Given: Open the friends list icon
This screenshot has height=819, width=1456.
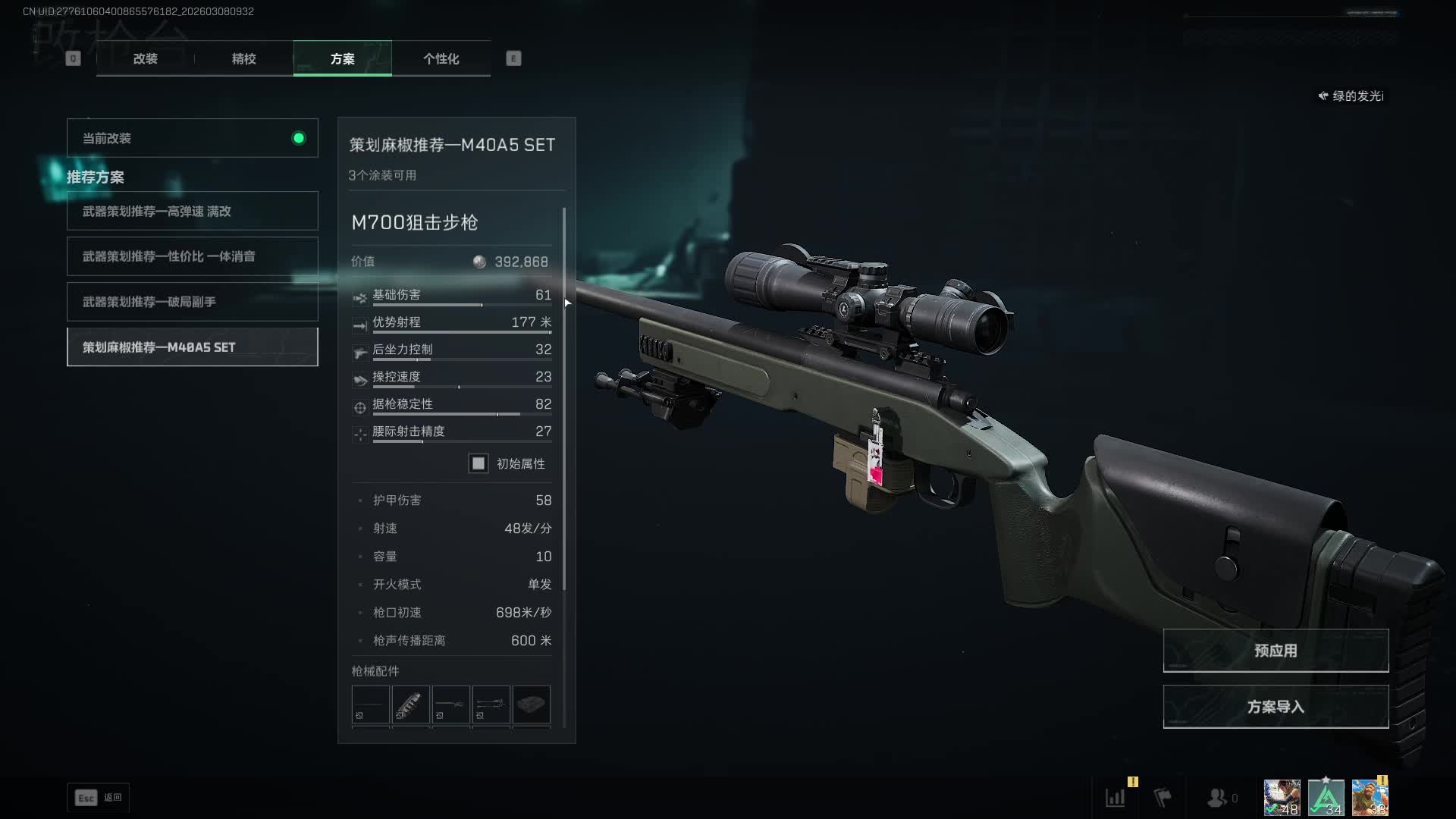Looking at the screenshot, I should click(1218, 798).
